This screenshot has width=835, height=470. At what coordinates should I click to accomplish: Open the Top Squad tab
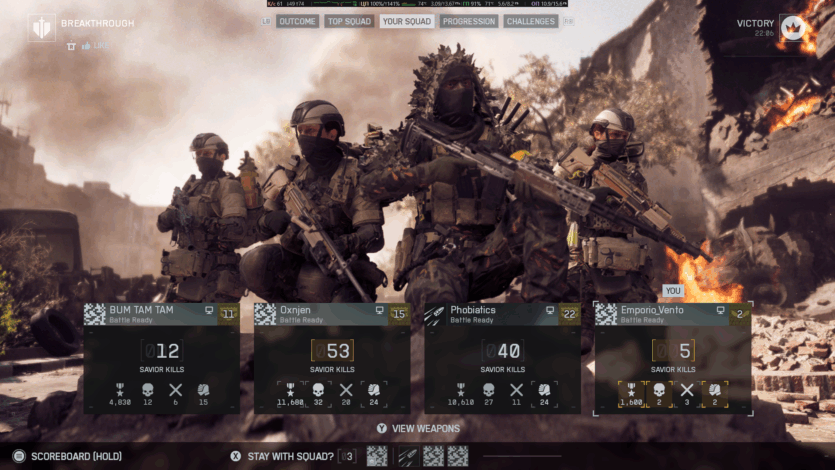[x=349, y=21]
